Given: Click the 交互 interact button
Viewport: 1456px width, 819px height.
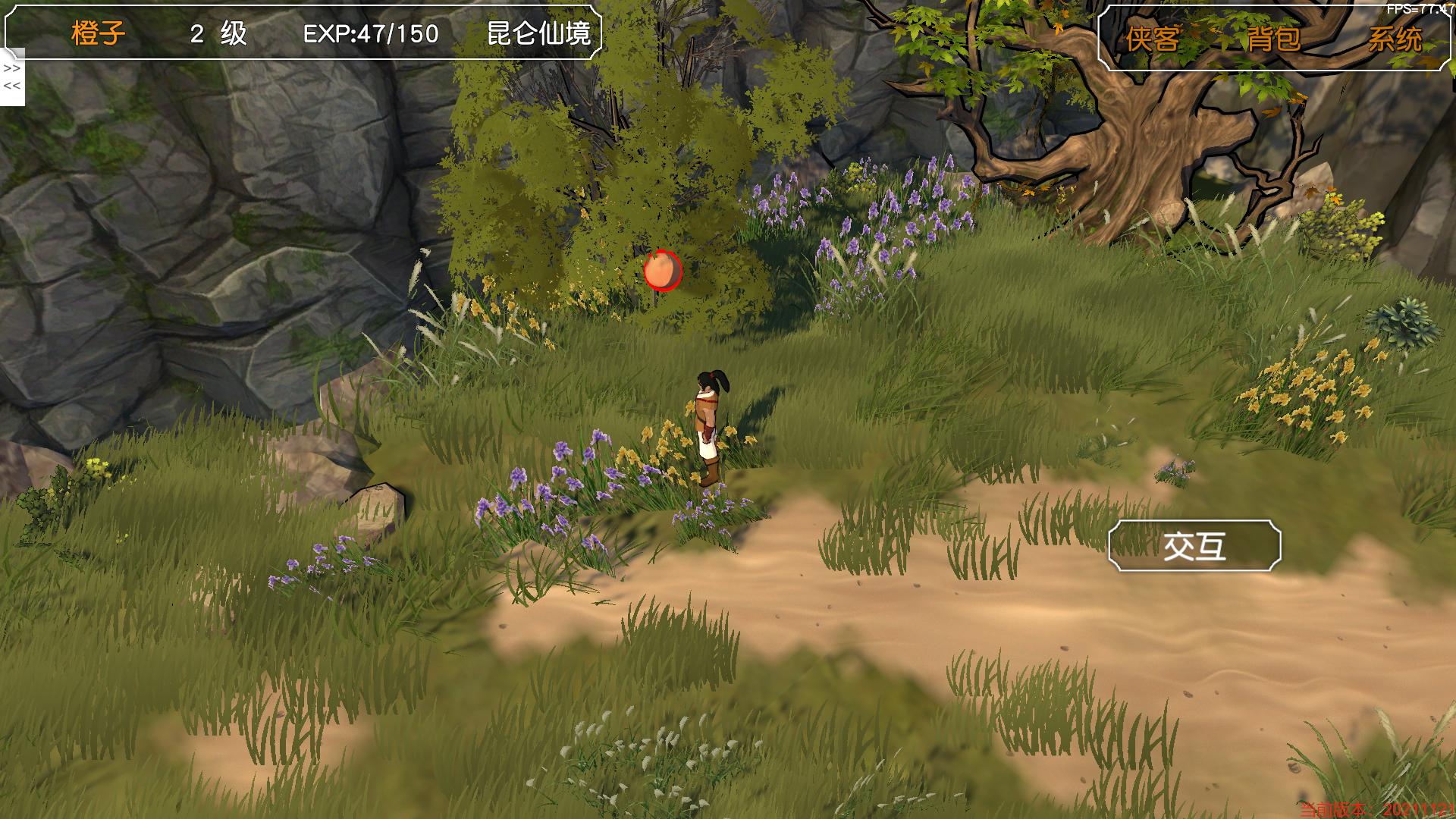Looking at the screenshot, I should [1194, 546].
